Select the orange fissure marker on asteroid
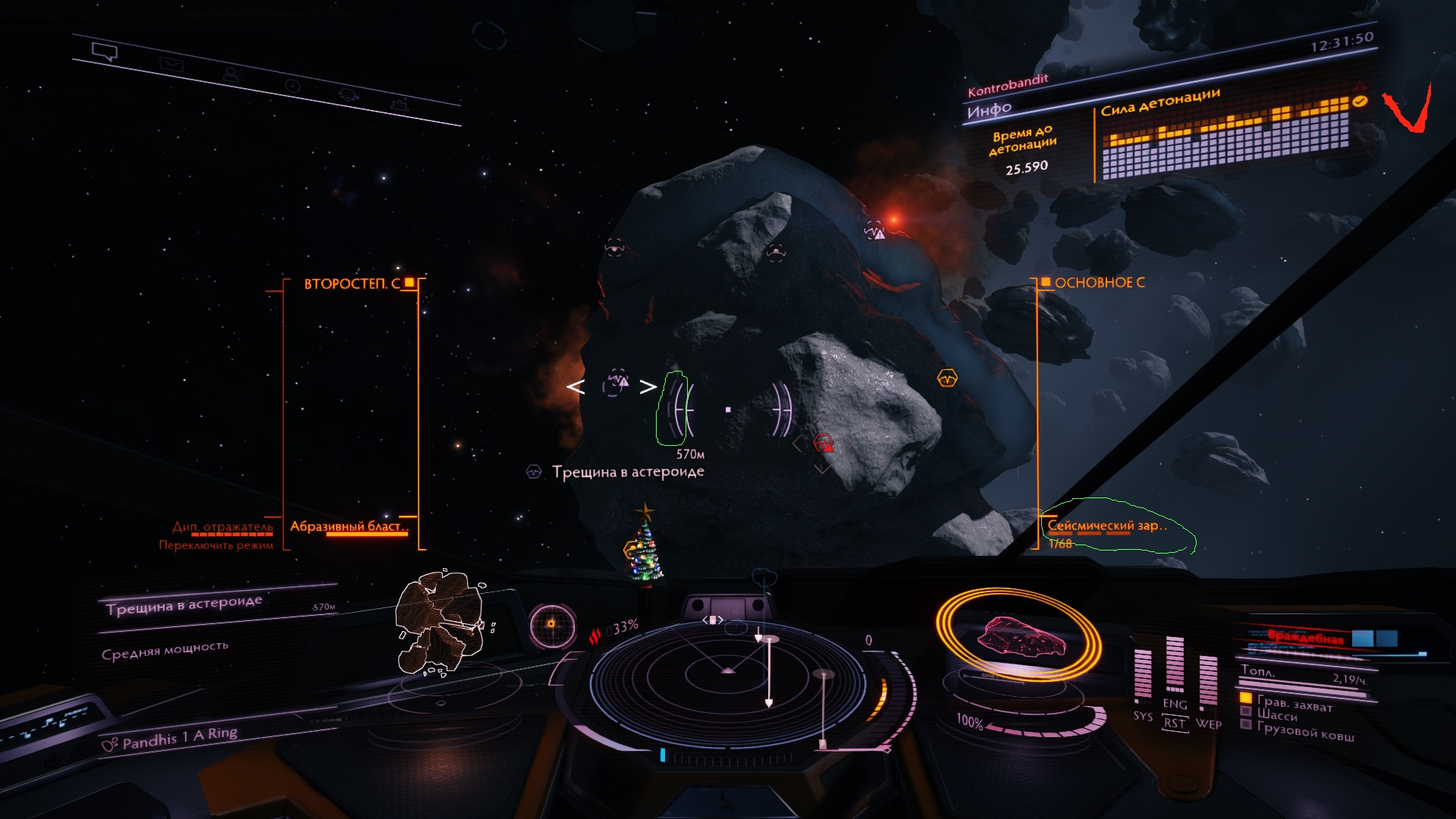The image size is (1456, 819). [947, 378]
